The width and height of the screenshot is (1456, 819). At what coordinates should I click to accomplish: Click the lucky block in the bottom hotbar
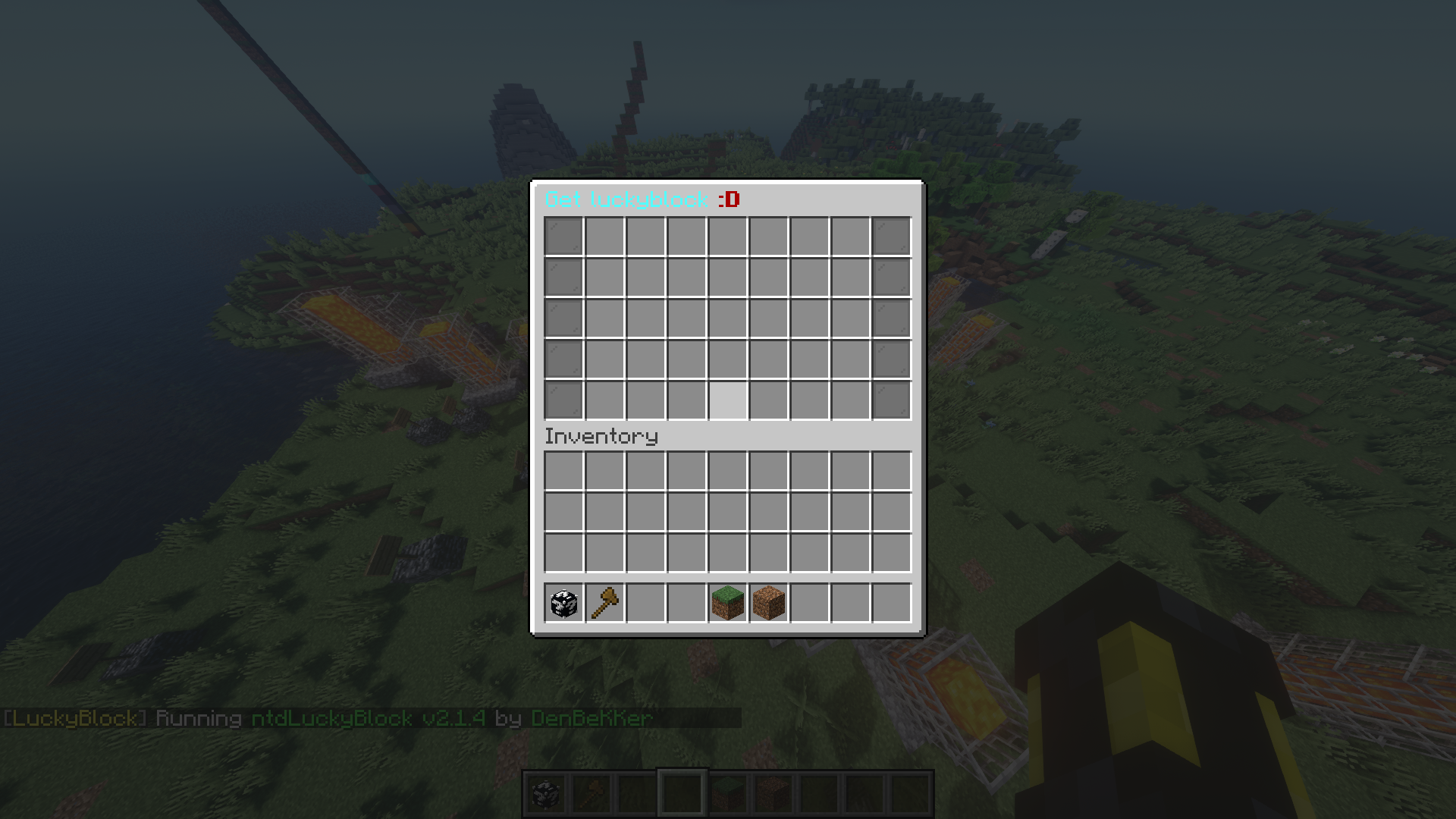pyautogui.click(x=547, y=792)
